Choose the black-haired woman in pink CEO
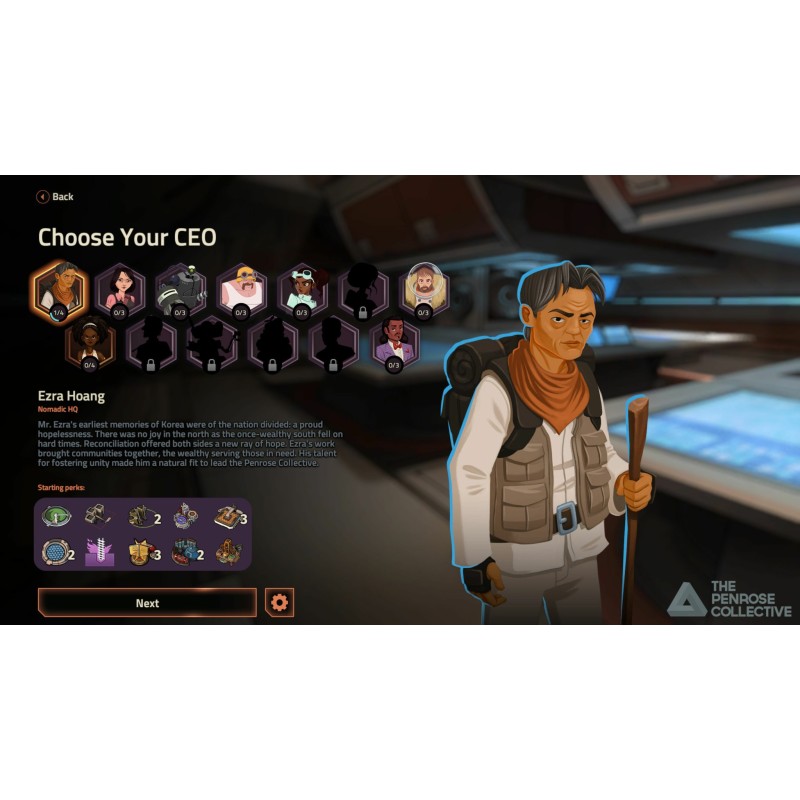The image size is (800, 800). point(120,288)
